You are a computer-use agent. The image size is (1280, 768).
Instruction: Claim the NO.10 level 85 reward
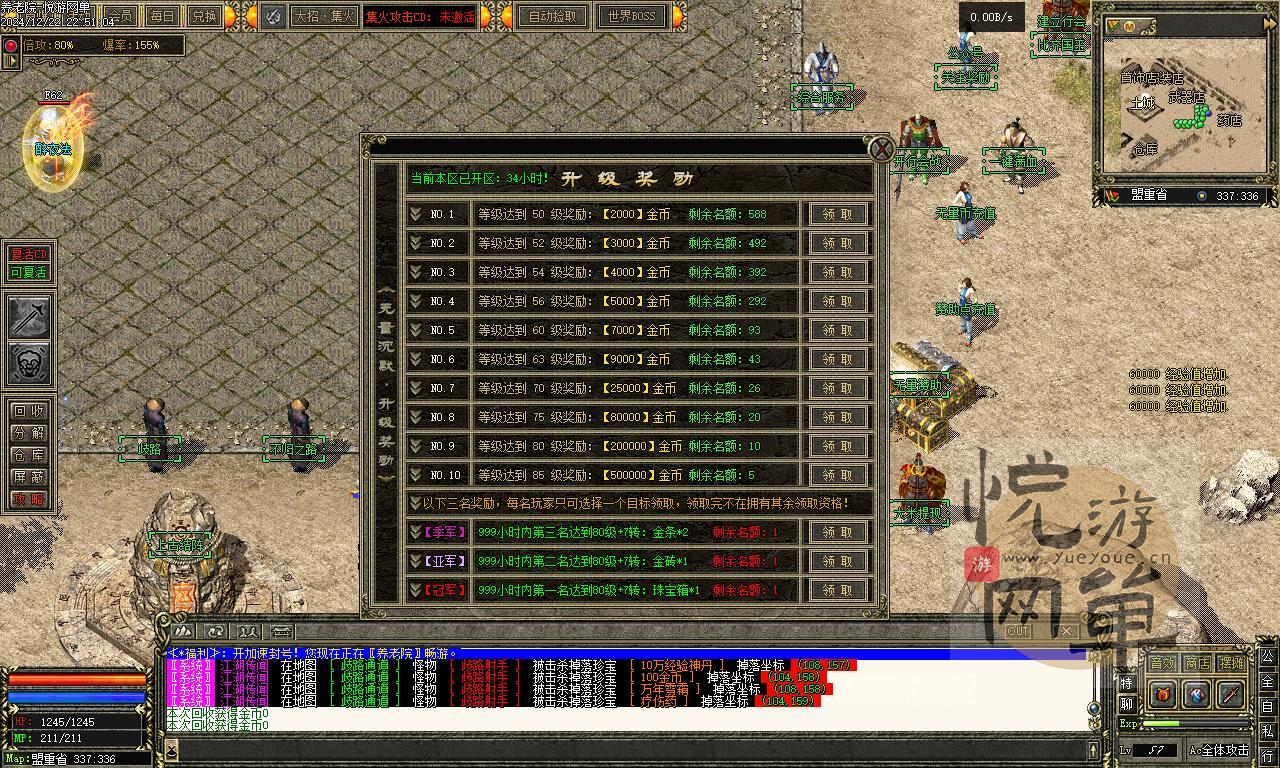coord(838,475)
